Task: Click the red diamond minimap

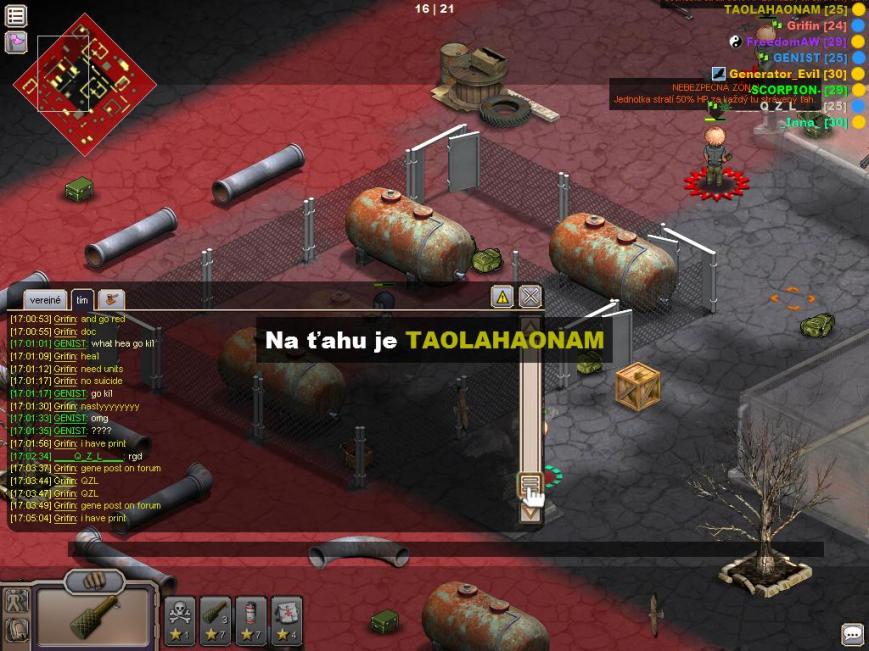Action: (85, 84)
